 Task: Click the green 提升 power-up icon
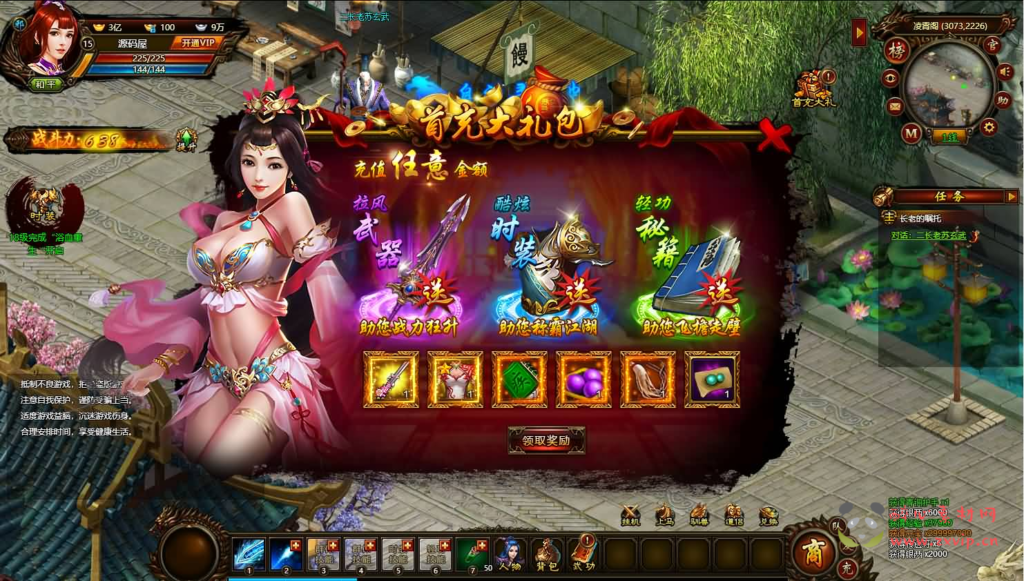[186, 140]
